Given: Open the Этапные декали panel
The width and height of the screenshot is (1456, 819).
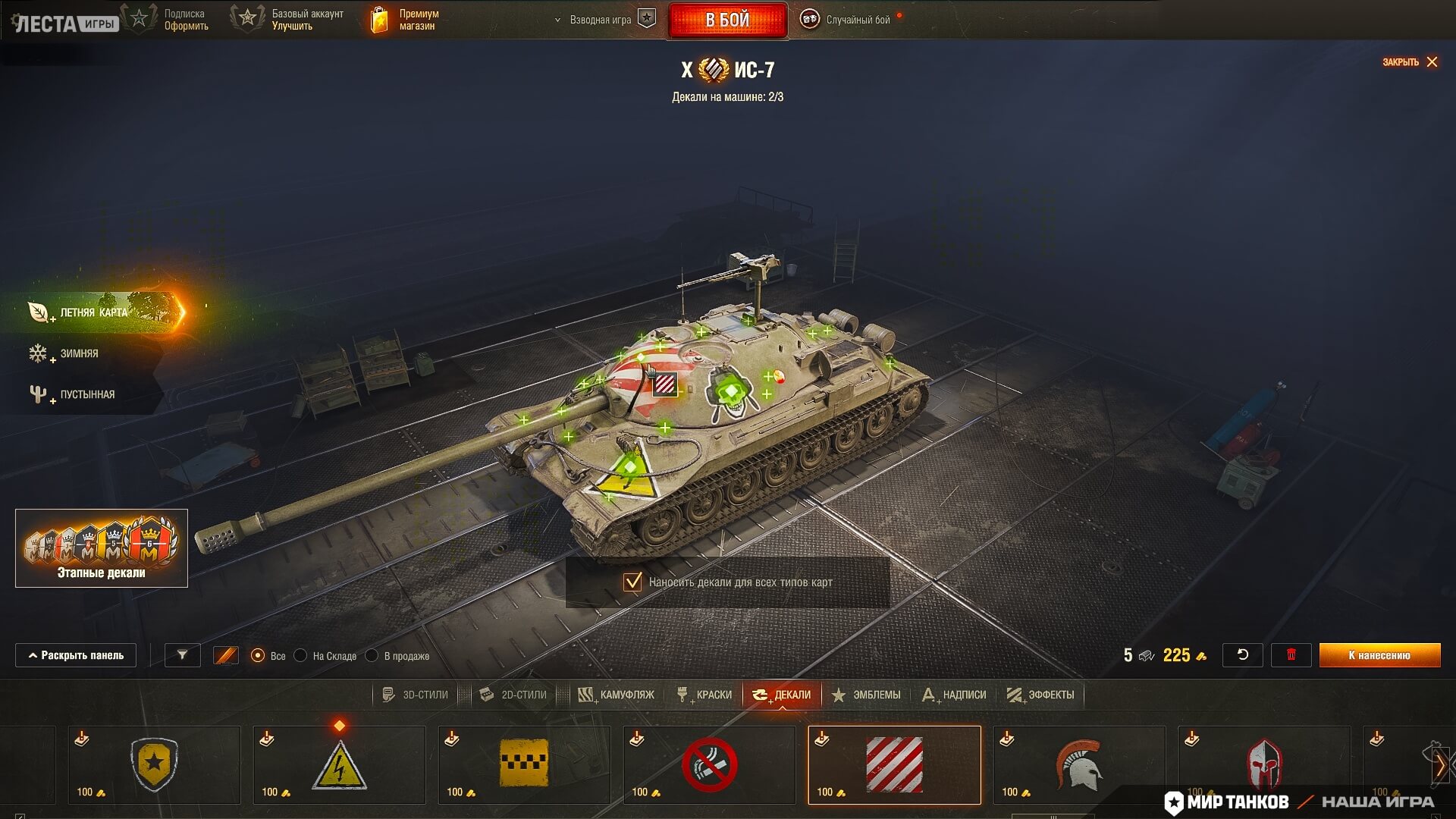Looking at the screenshot, I should click(102, 548).
